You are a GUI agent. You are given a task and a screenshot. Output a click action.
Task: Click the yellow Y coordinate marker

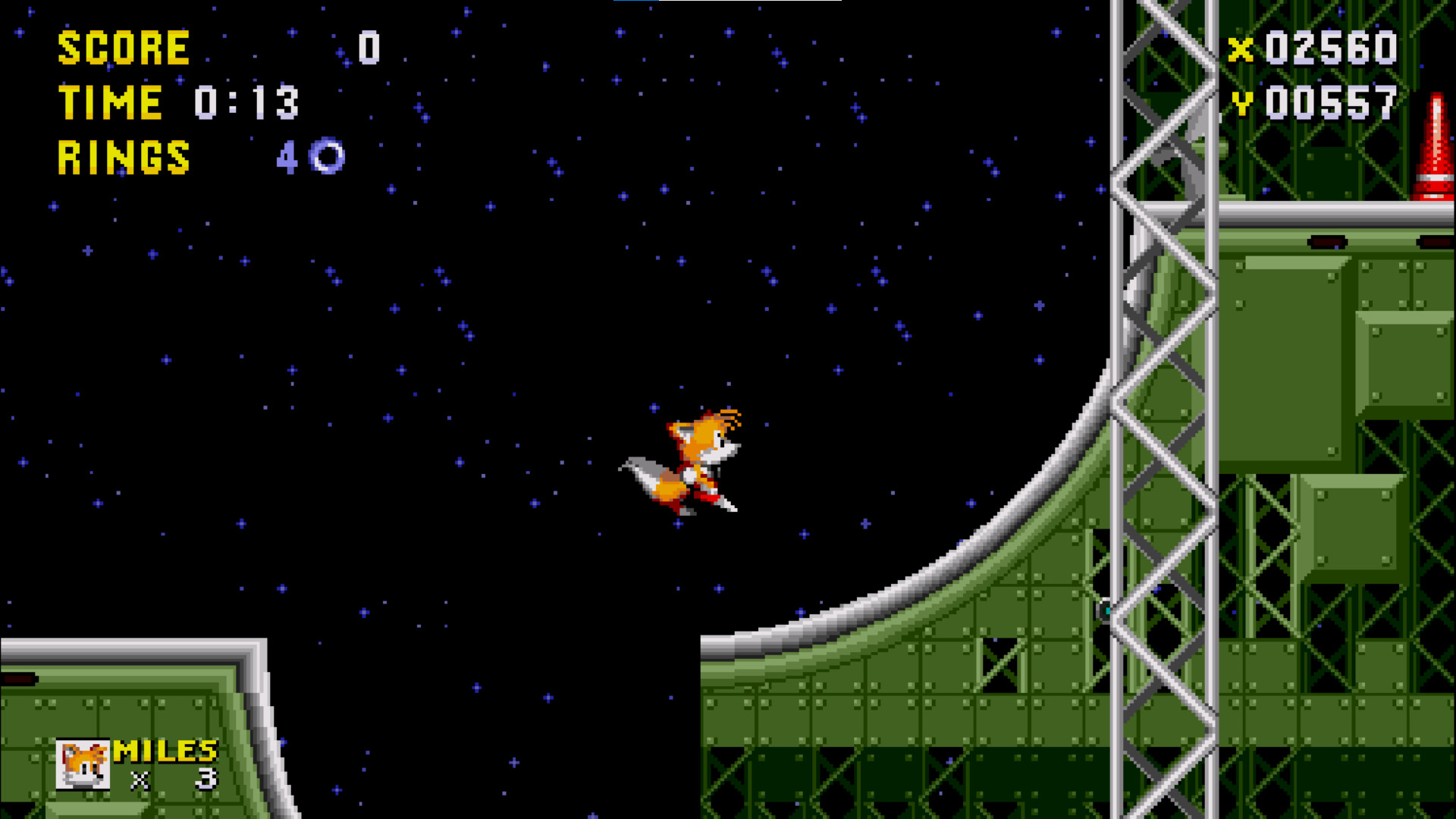[x=1243, y=102]
